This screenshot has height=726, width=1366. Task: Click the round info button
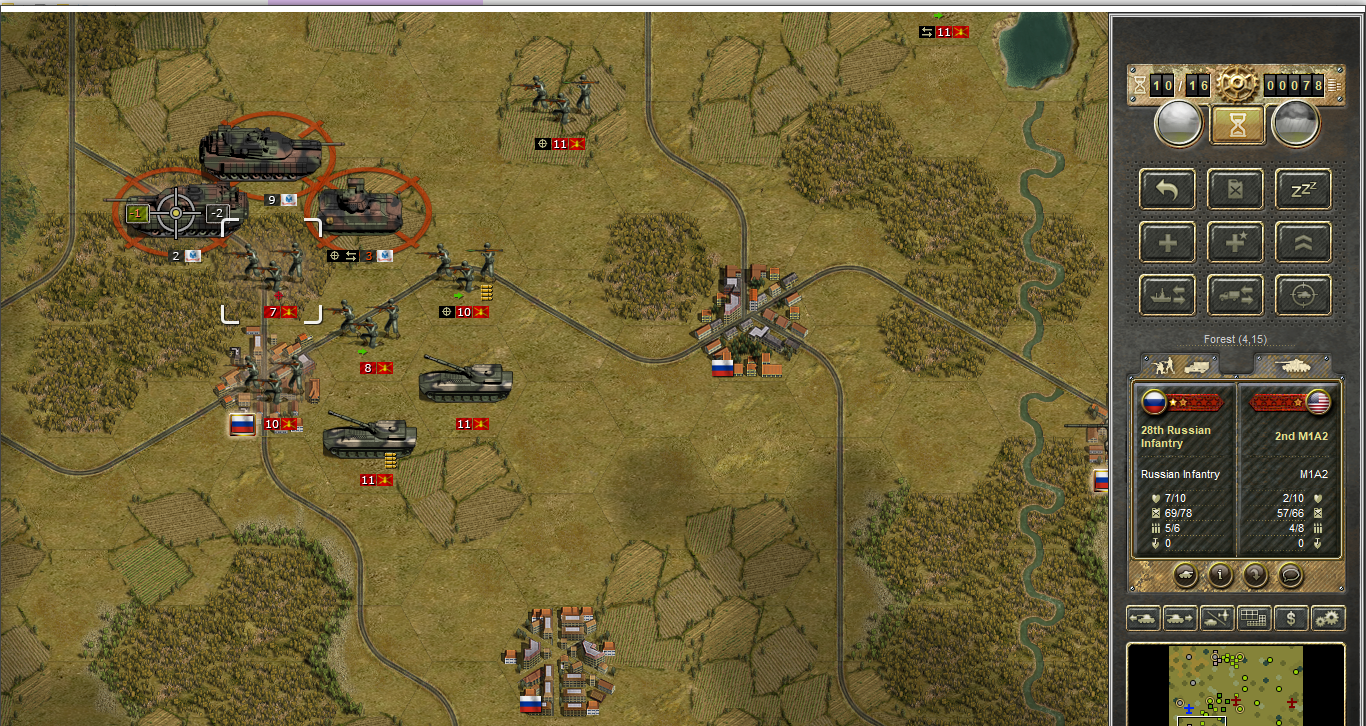coord(1219,575)
